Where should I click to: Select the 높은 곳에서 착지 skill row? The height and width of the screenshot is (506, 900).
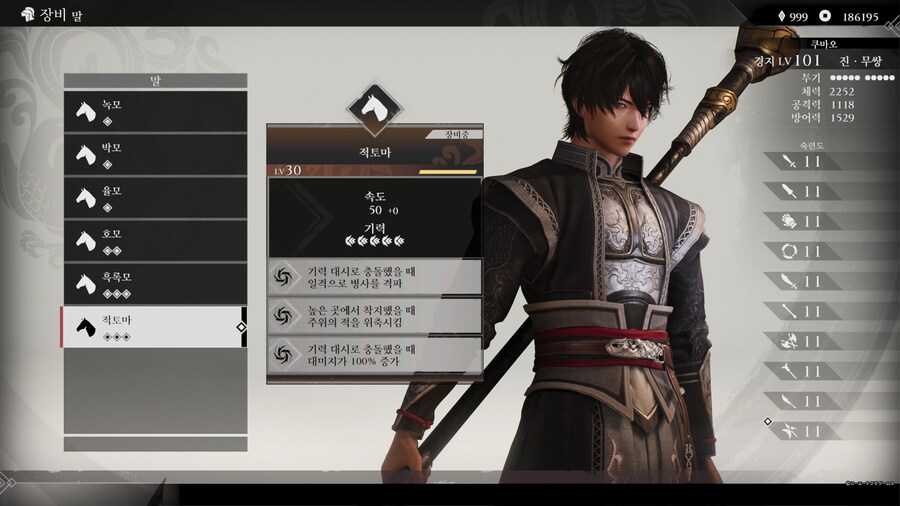[x=375, y=316]
